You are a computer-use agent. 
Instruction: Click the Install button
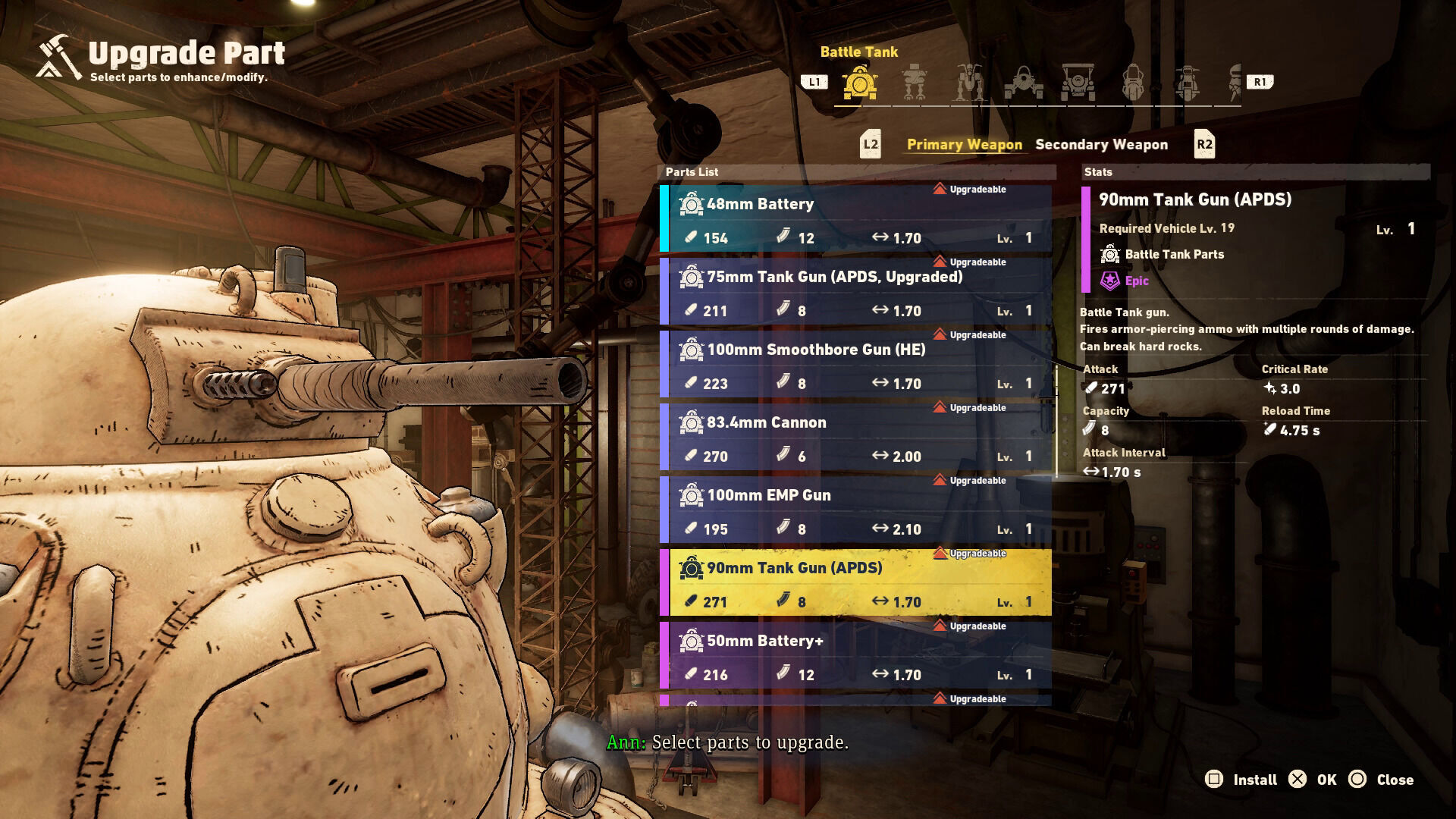pyautogui.click(x=1241, y=780)
